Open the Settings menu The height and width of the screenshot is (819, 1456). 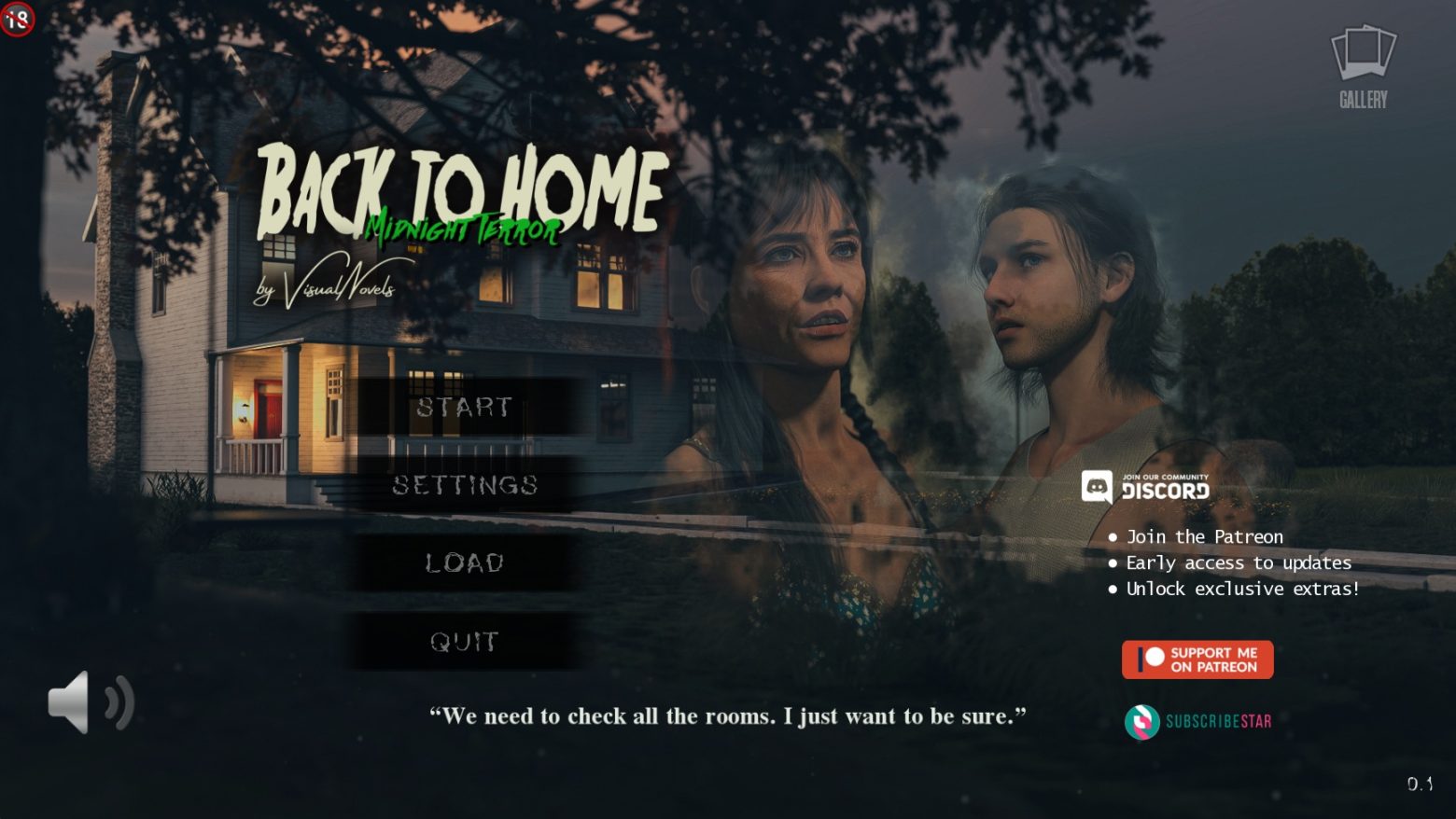click(x=464, y=485)
